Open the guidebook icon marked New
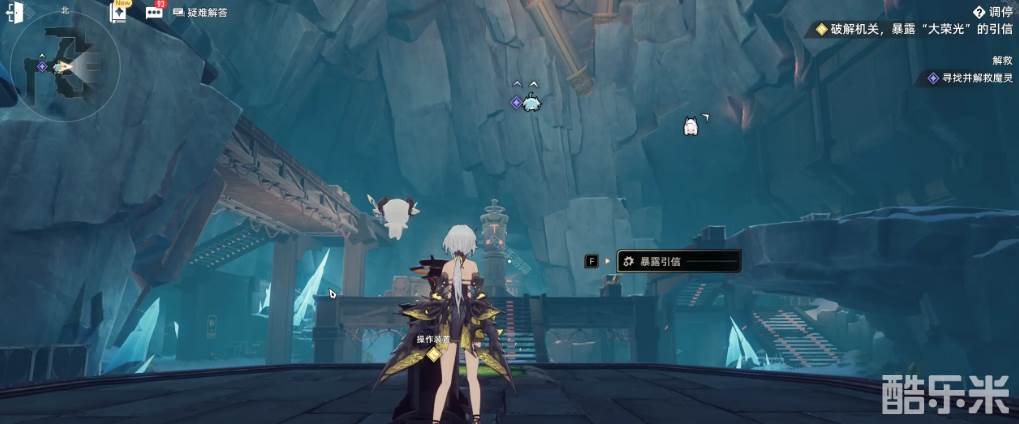Image resolution: width=1019 pixels, height=424 pixels. (x=120, y=14)
